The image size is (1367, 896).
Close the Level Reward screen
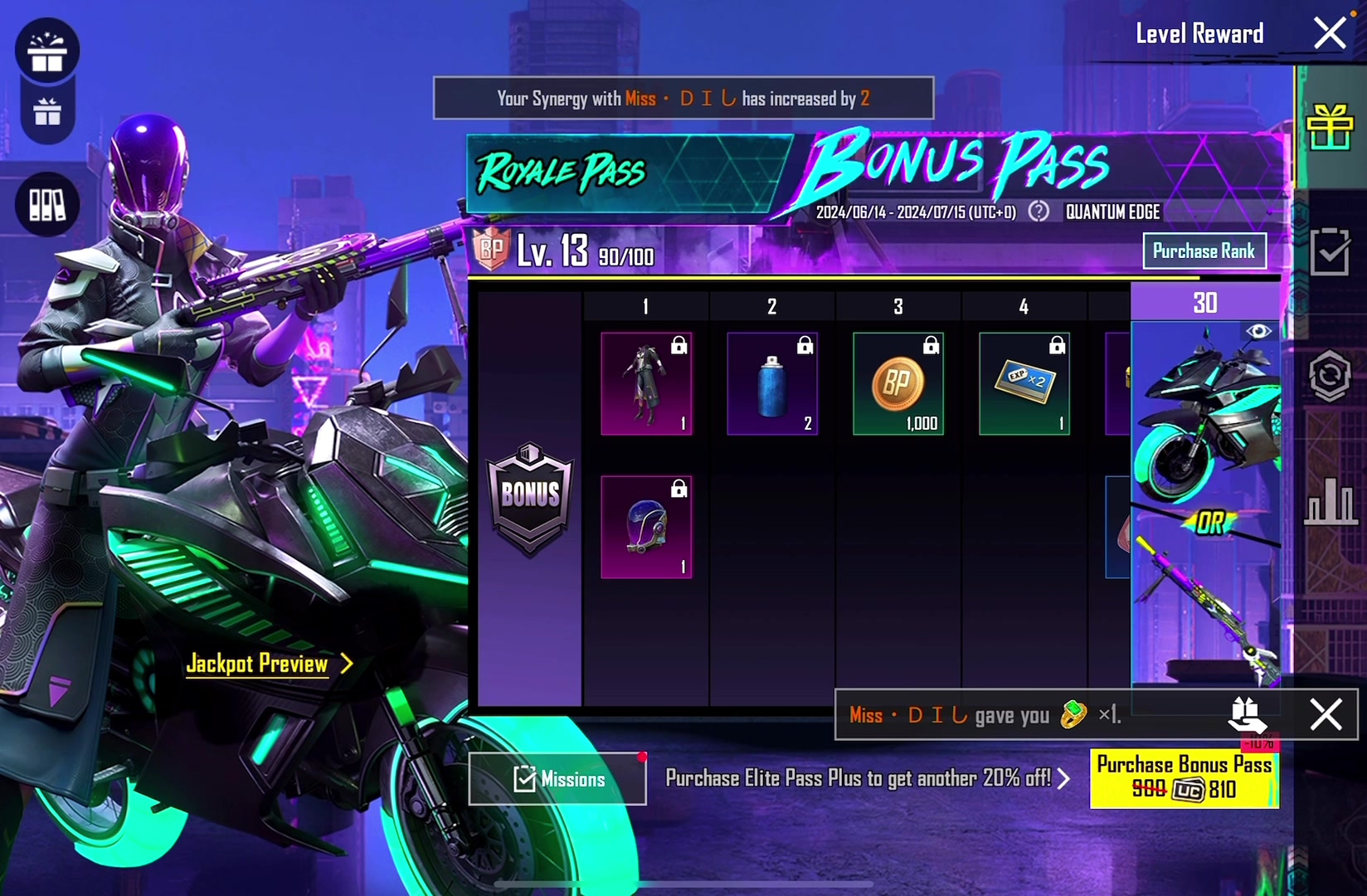[x=1330, y=34]
